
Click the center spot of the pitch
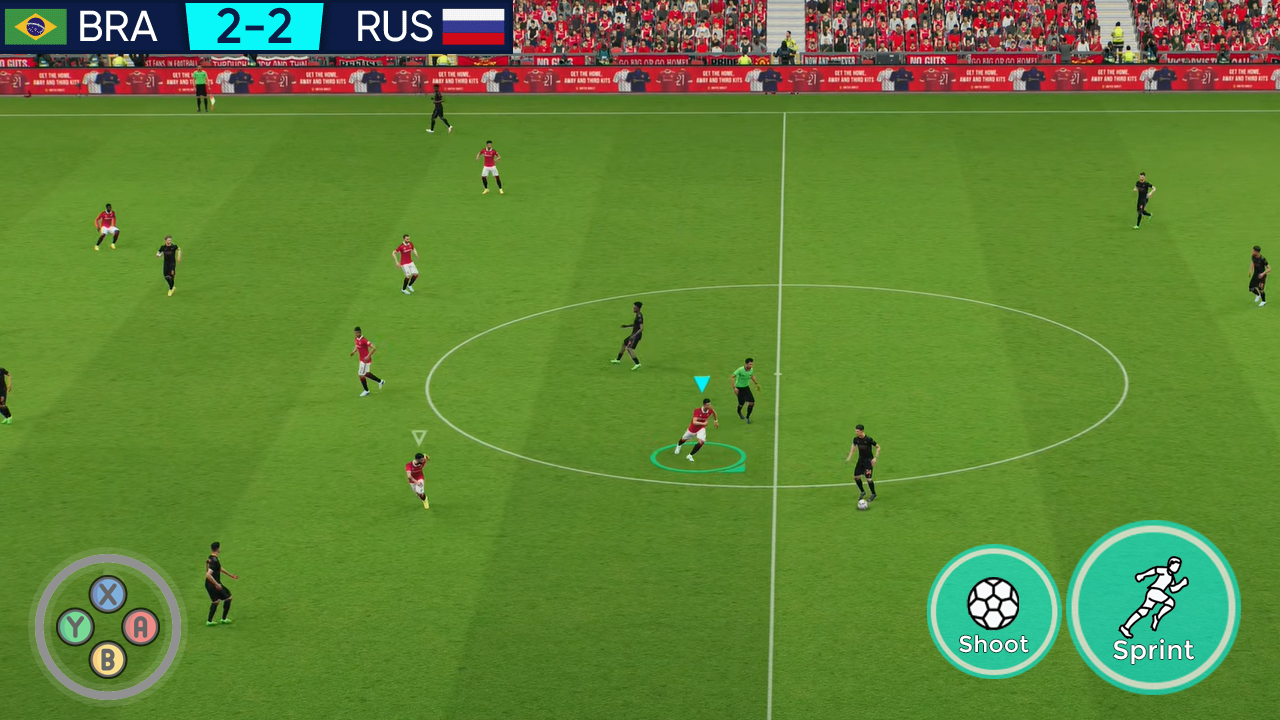tap(777, 372)
